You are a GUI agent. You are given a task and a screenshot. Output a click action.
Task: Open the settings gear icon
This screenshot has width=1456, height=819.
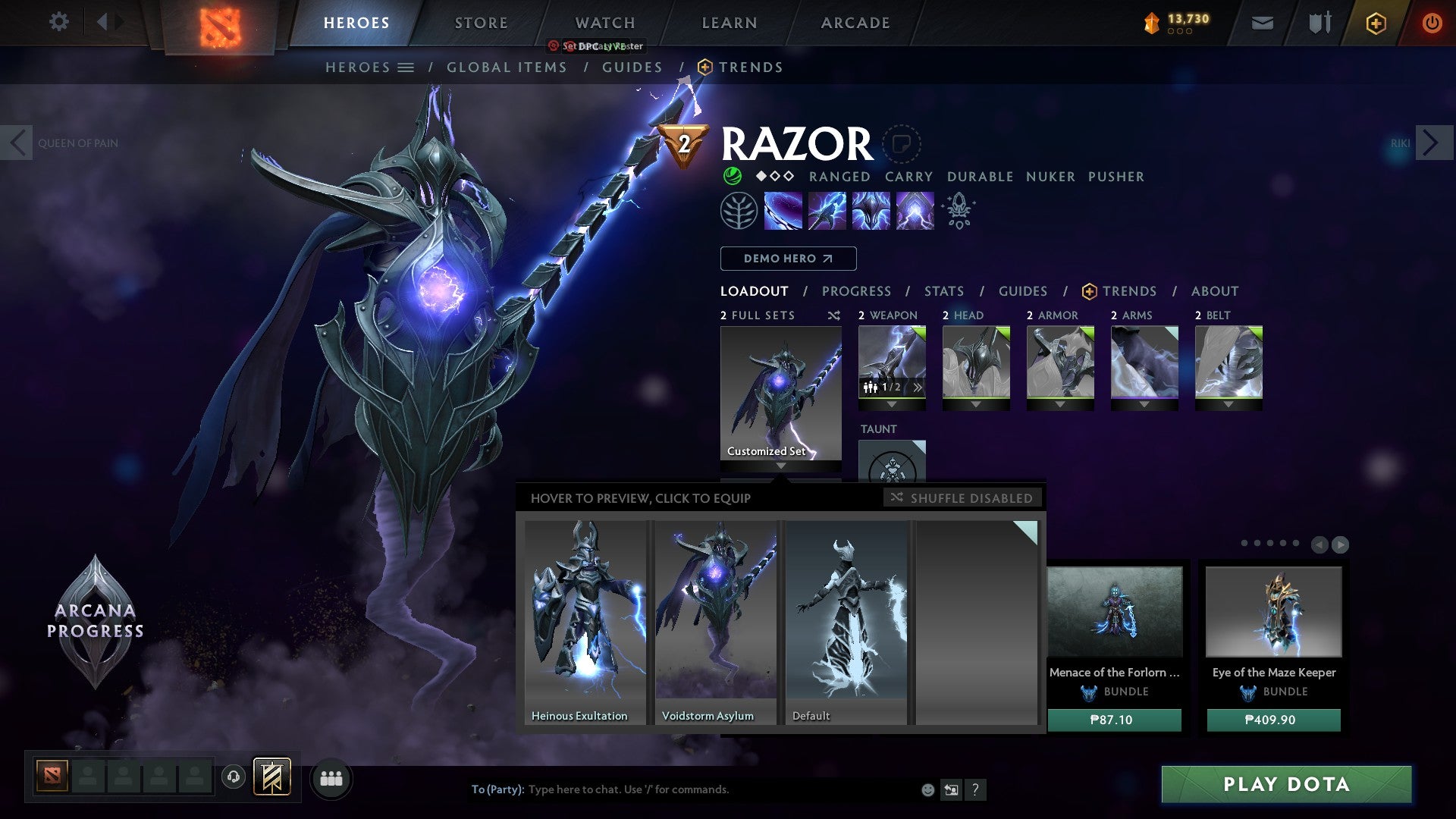[x=58, y=22]
